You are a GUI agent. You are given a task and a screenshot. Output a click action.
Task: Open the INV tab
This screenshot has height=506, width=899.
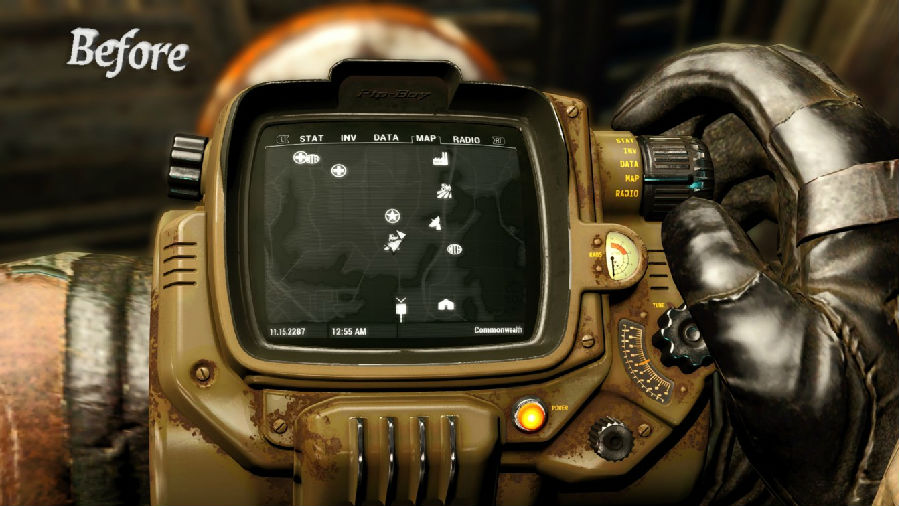pyautogui.click(x=349, y=138)
